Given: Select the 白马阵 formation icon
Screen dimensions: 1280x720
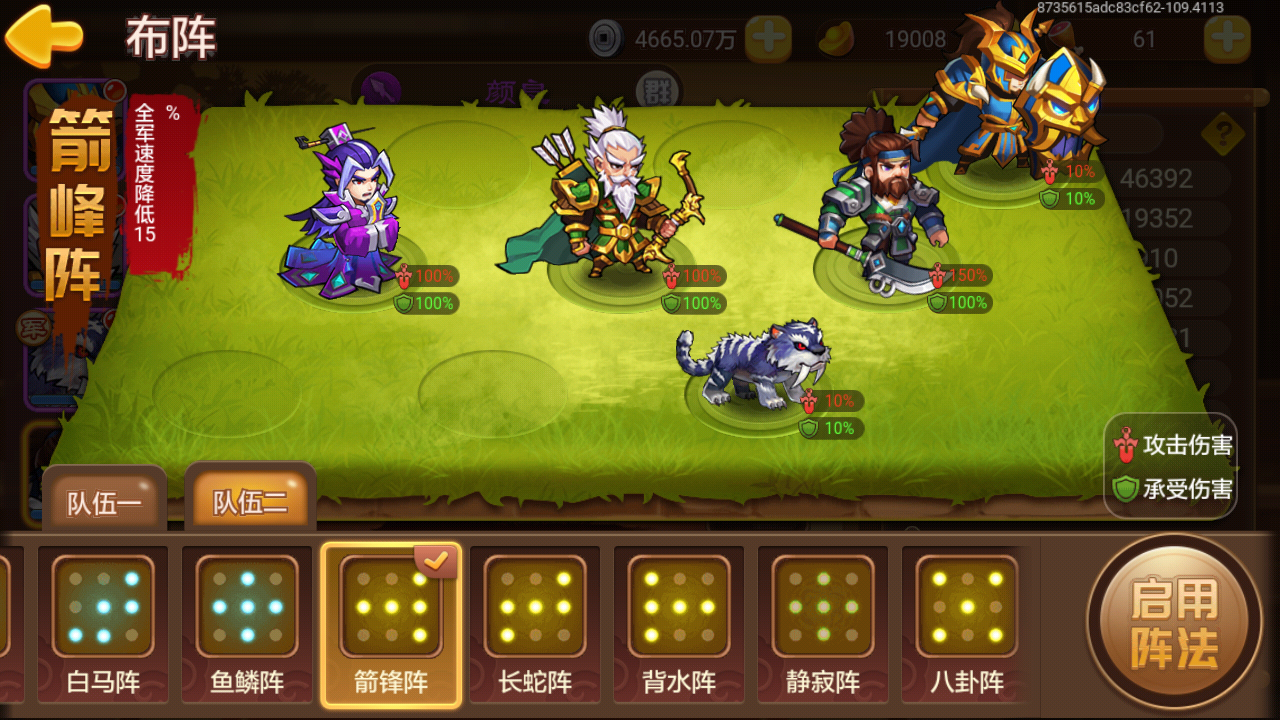Looking at the screenshot, I should pos(104,608).
